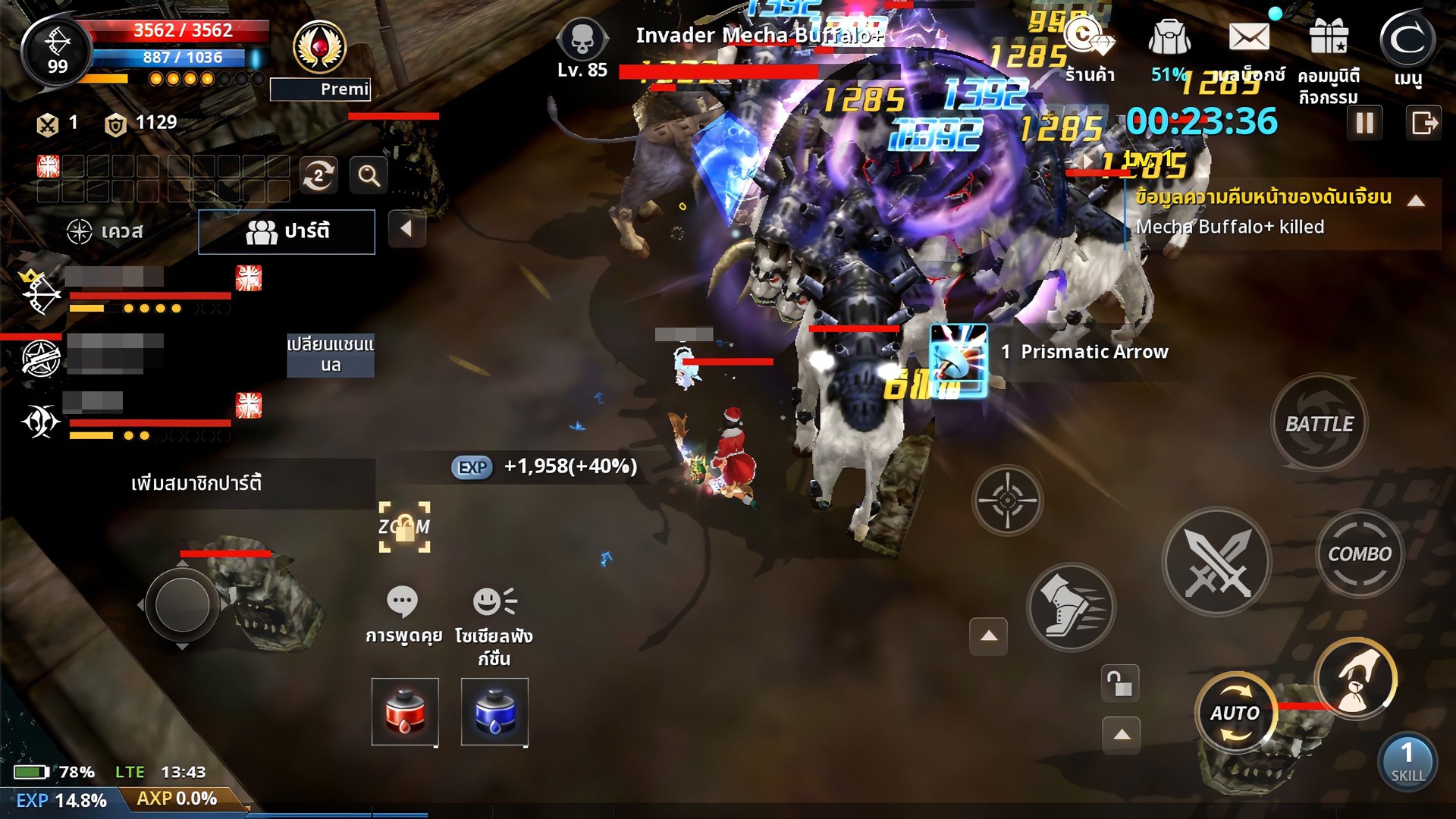1456x819 pixels.
Task: Use the red HP potion slot
Action: pyautogui.click(x=405, y=712)
